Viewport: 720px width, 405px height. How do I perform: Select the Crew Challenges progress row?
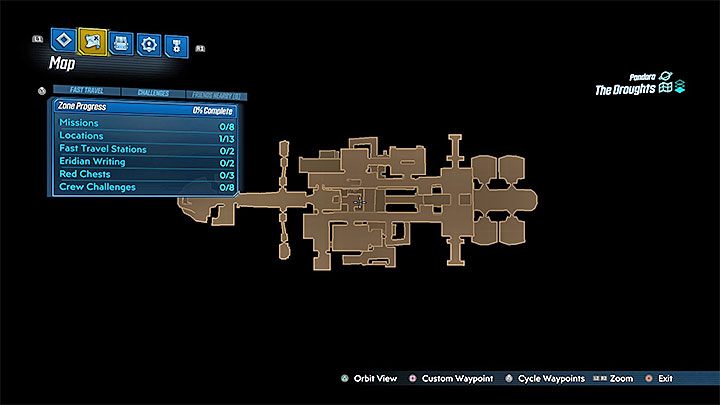tap(145, 187)
